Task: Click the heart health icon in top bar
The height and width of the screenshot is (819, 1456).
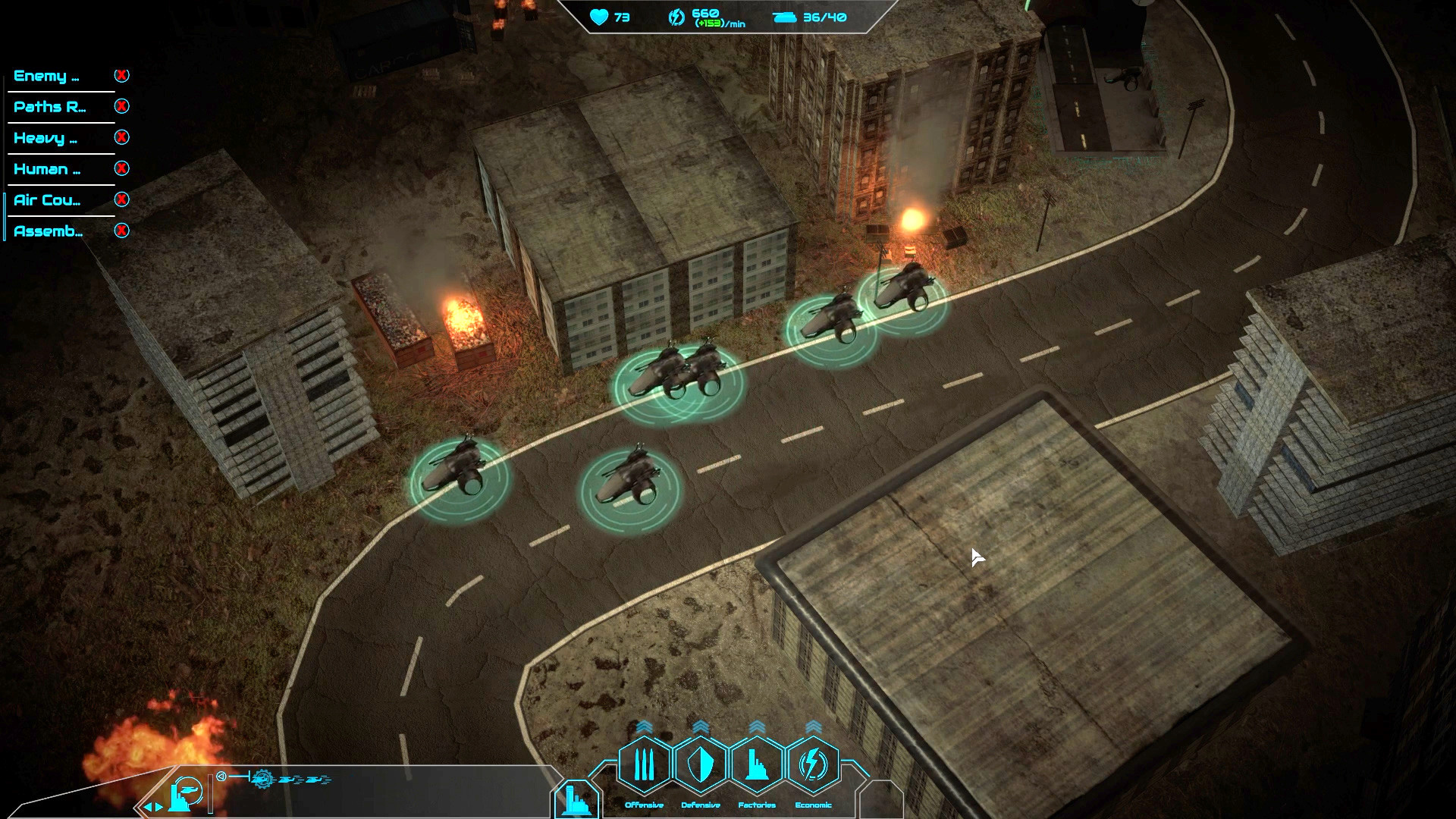Action: 598,17
